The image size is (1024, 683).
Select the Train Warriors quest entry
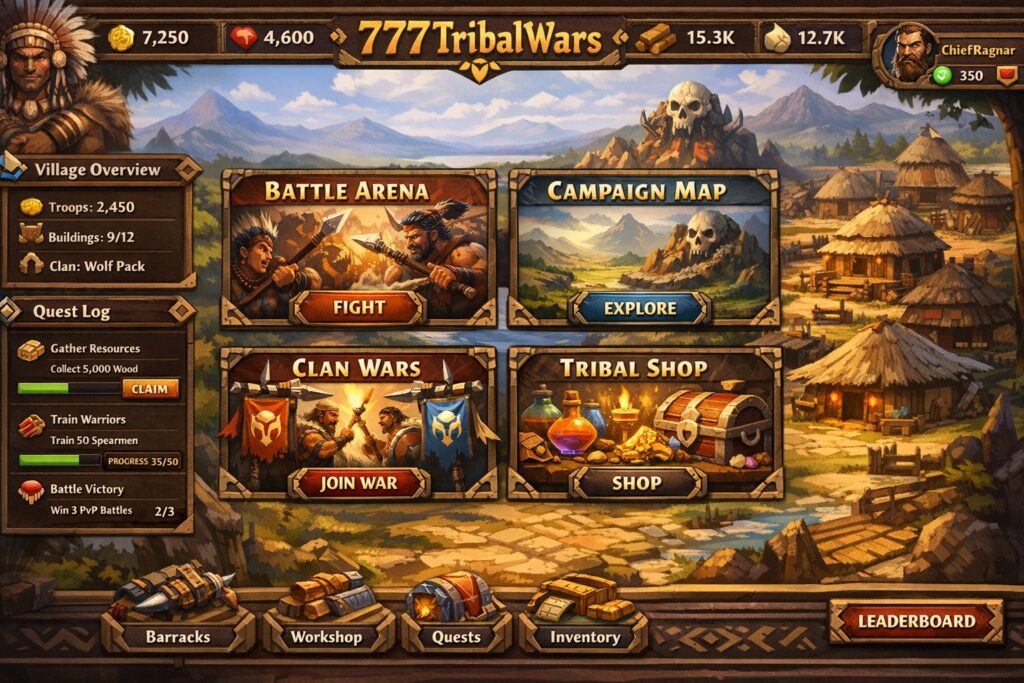[x=98, y=430]
